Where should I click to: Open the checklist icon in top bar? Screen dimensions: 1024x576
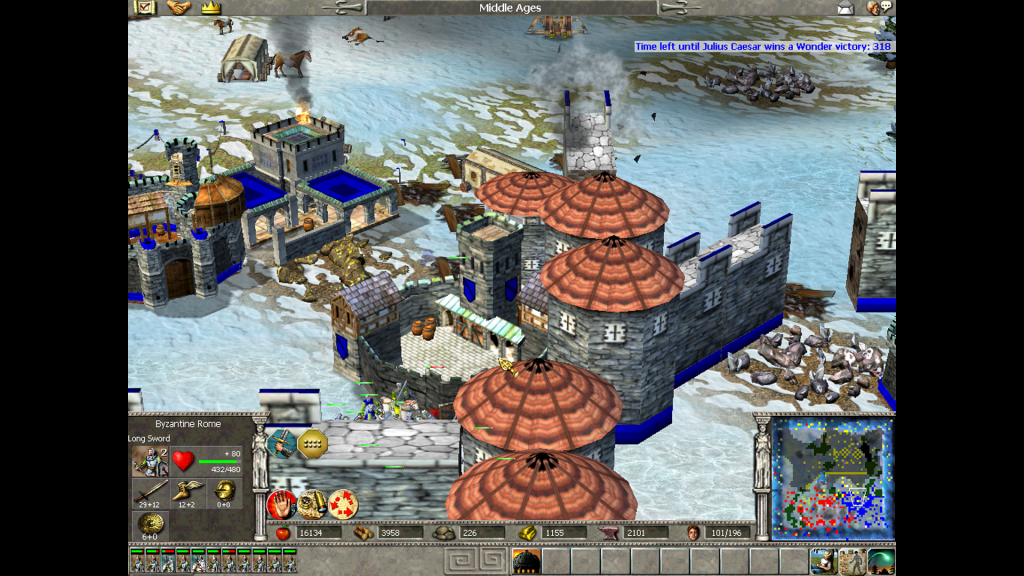(x=145, y=8)
